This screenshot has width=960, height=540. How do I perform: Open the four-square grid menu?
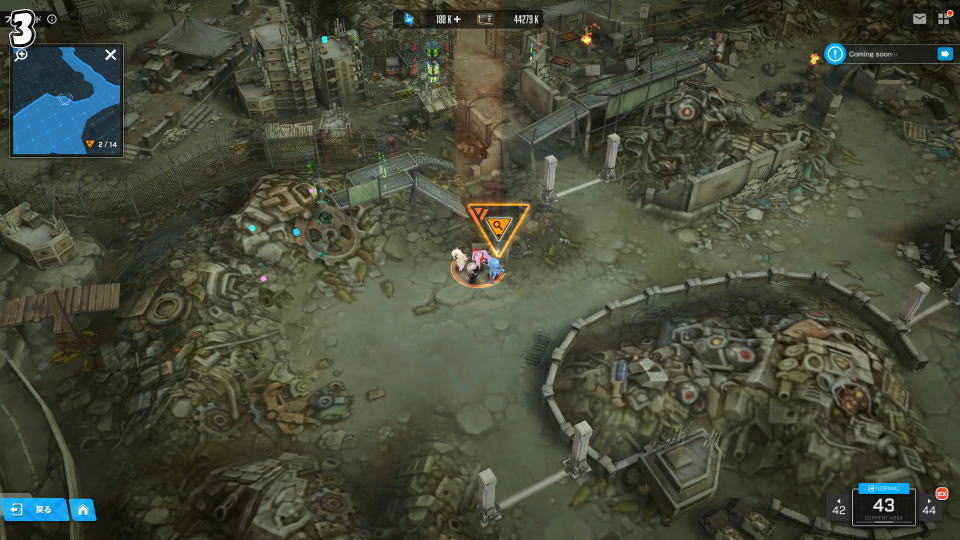tap(943, 19)
